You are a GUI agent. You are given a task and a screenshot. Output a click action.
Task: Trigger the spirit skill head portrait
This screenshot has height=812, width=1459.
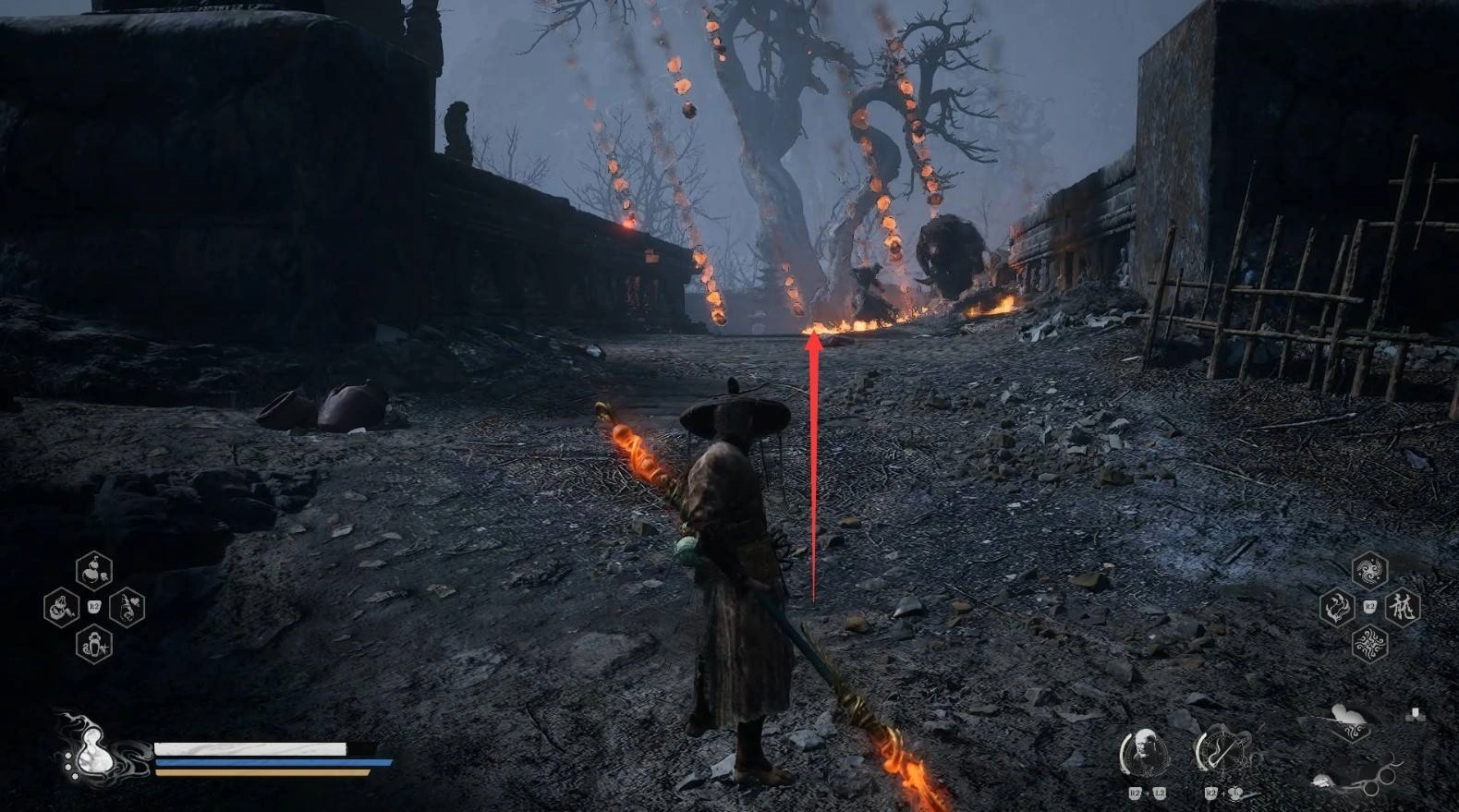pyautogui.click(x=1145, y=752)
